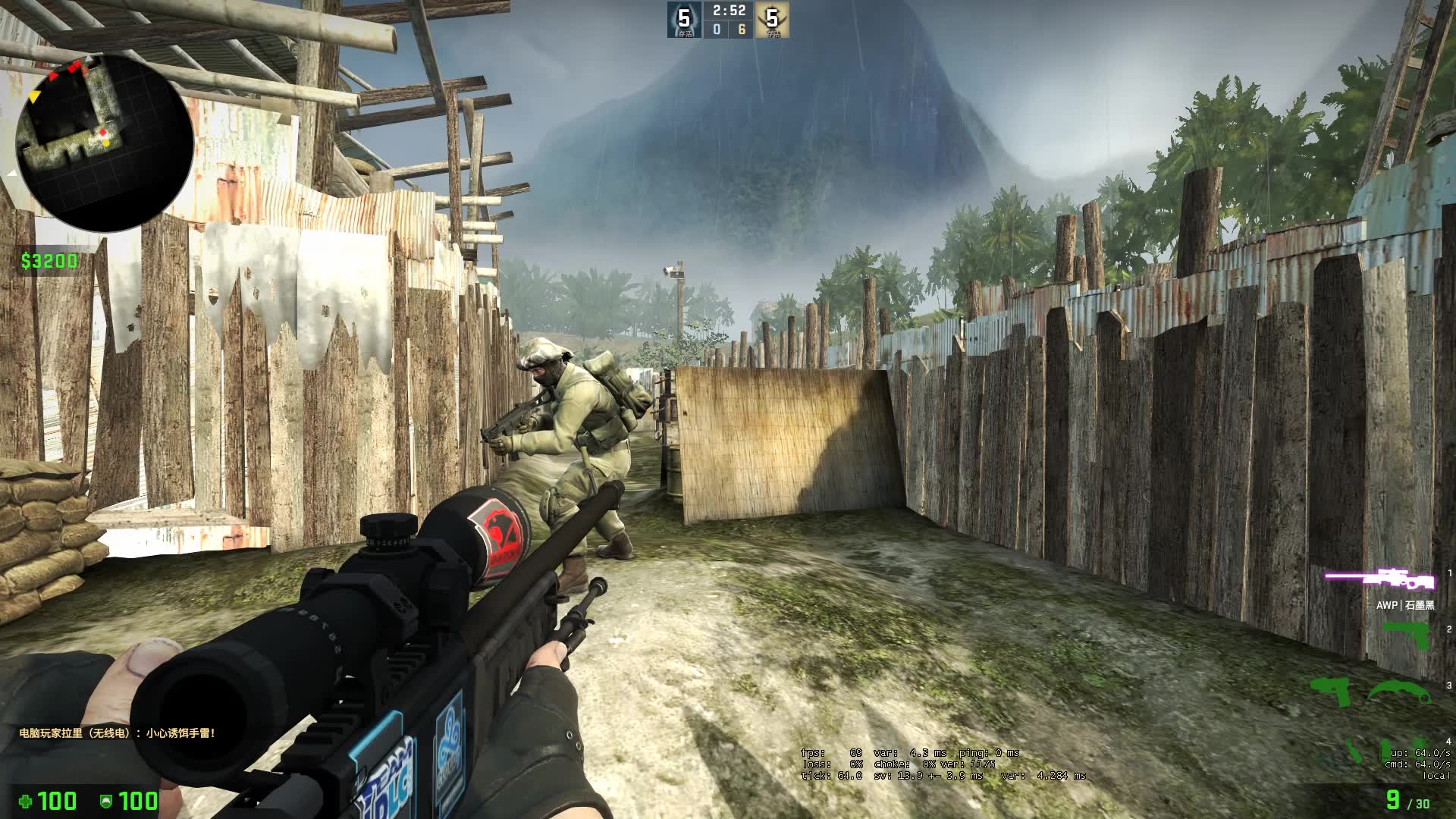
Task: Click the T round score 6
Action: point(742,30)
